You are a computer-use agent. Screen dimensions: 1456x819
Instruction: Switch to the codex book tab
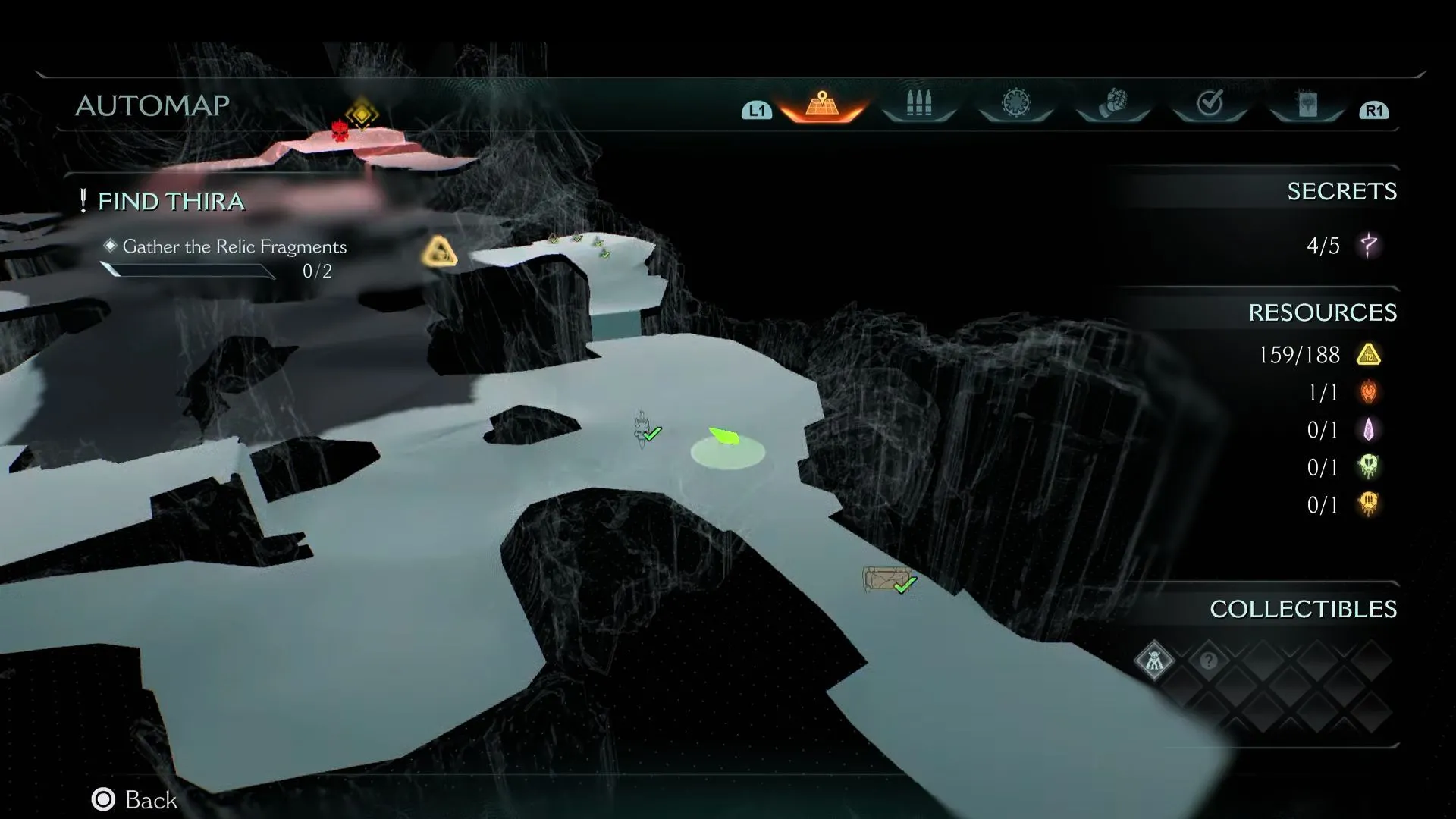1307,104
